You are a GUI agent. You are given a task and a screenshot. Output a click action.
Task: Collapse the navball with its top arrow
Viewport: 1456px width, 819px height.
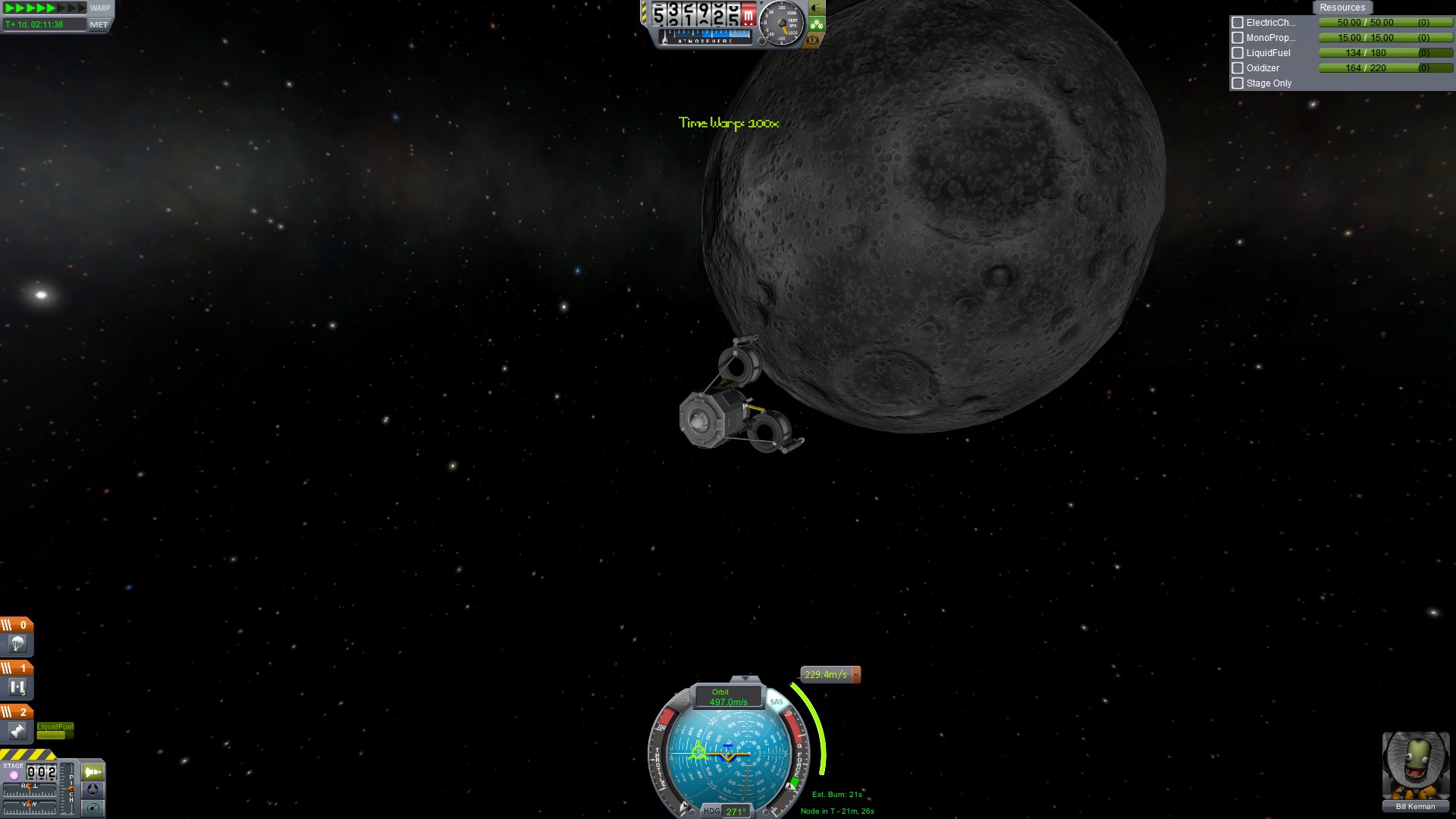(x=745, y=678)
